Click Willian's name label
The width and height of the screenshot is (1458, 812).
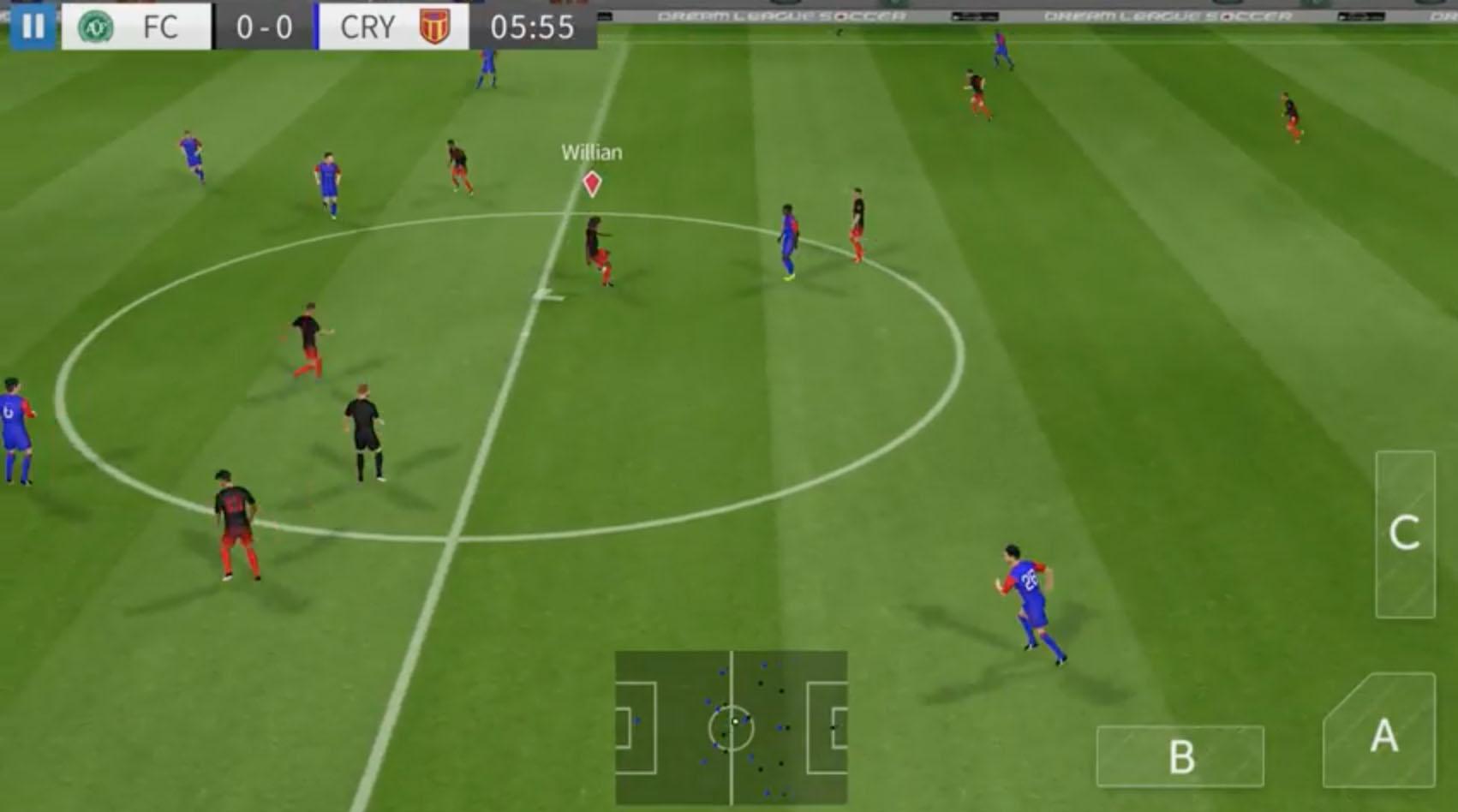[x=591, y=152]
